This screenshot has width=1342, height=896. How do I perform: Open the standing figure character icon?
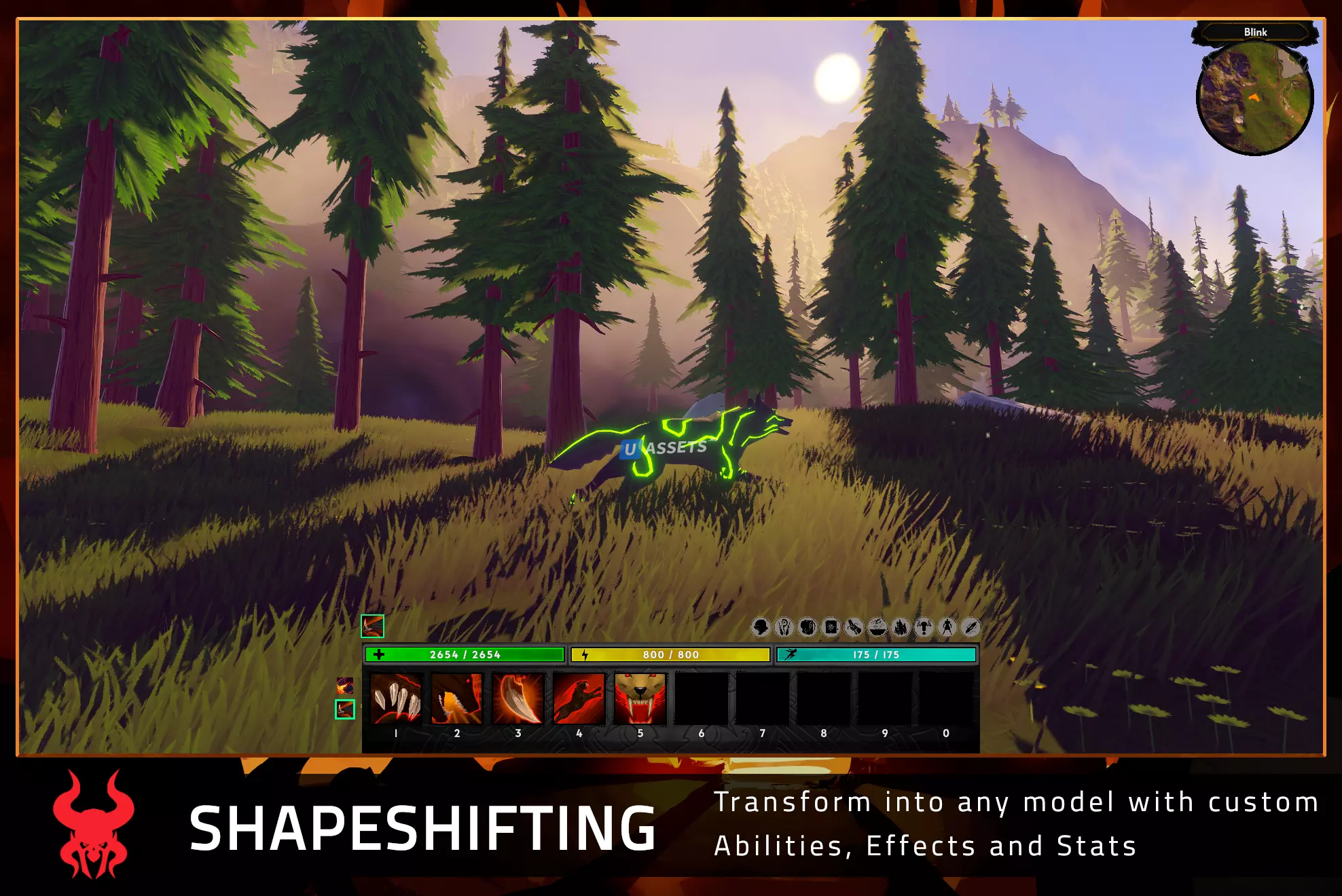click(x=947, y=627)
